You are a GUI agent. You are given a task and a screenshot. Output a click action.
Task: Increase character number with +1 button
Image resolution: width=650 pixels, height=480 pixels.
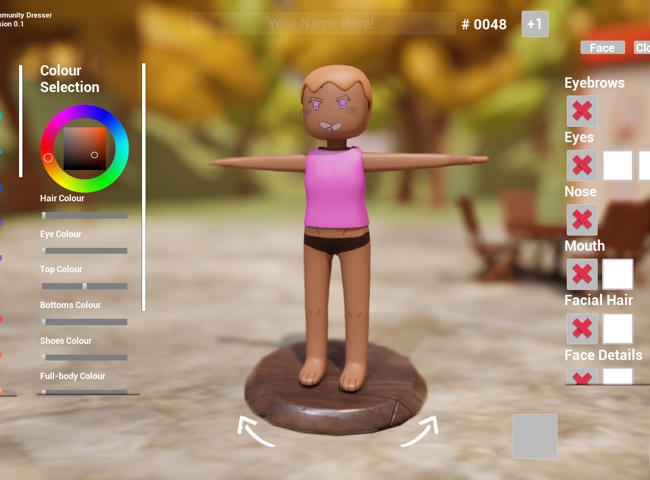click(x=535, y=24)
